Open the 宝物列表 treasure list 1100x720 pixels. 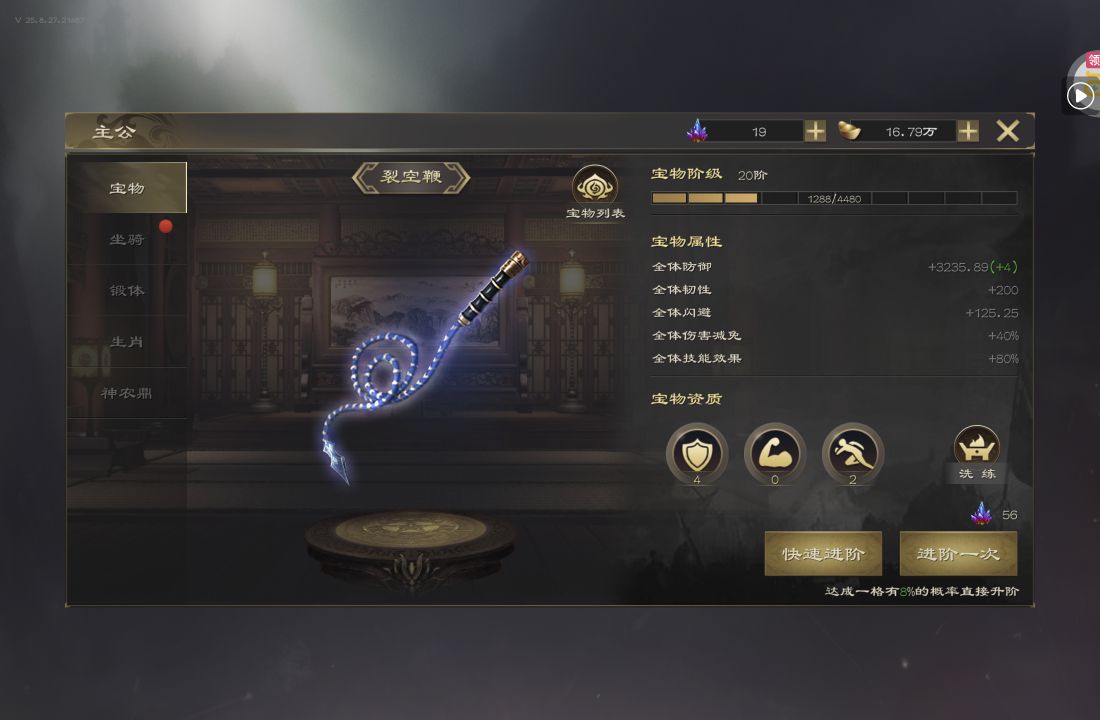click(x=595, y=192)
